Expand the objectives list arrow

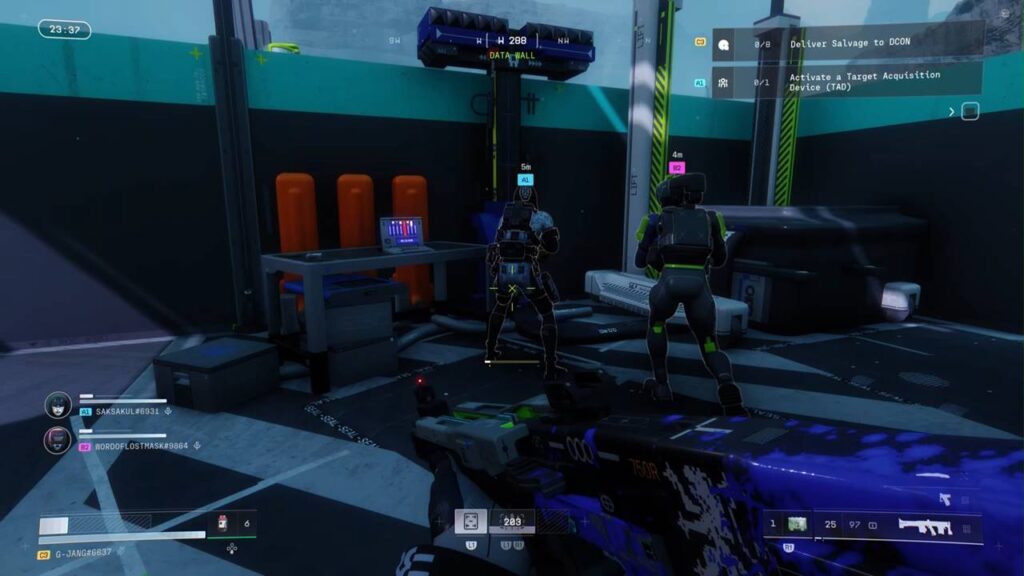click(x=952, y=111)
